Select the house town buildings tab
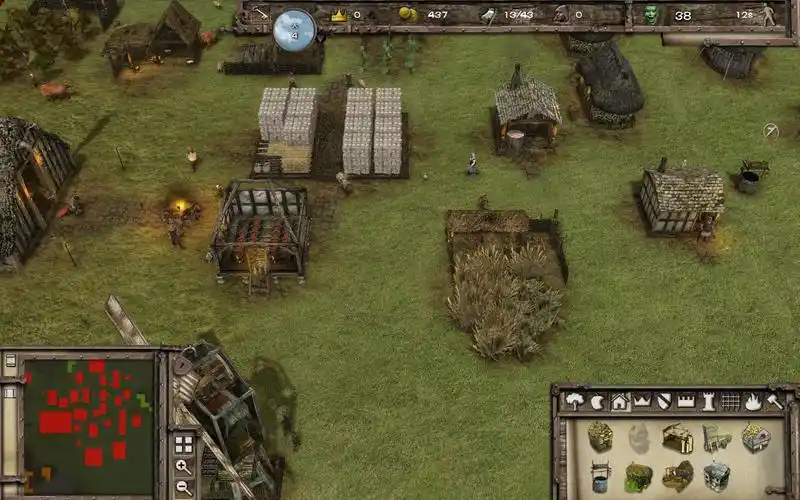 coord(619,401)
